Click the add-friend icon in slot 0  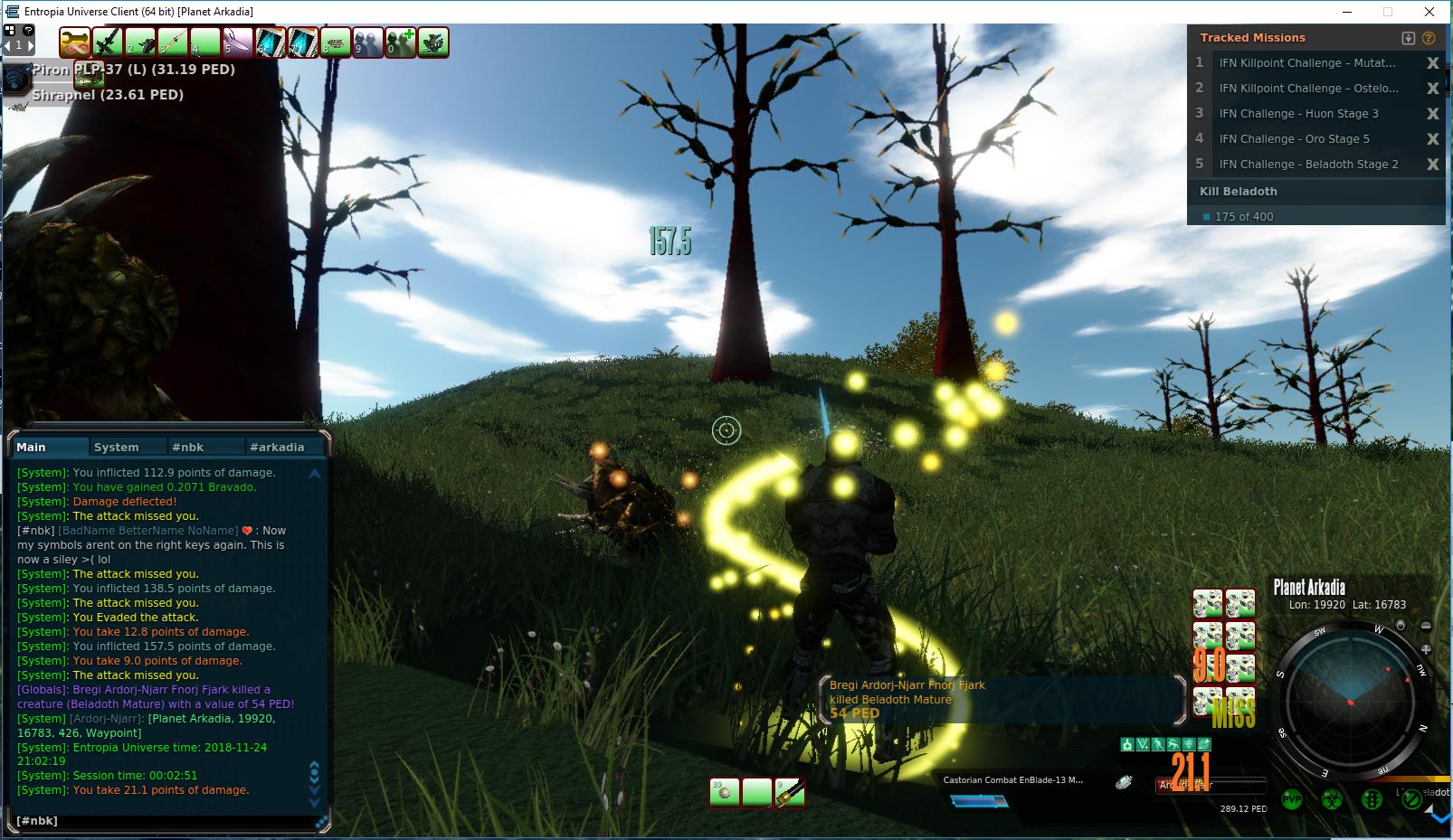[400, 42]
